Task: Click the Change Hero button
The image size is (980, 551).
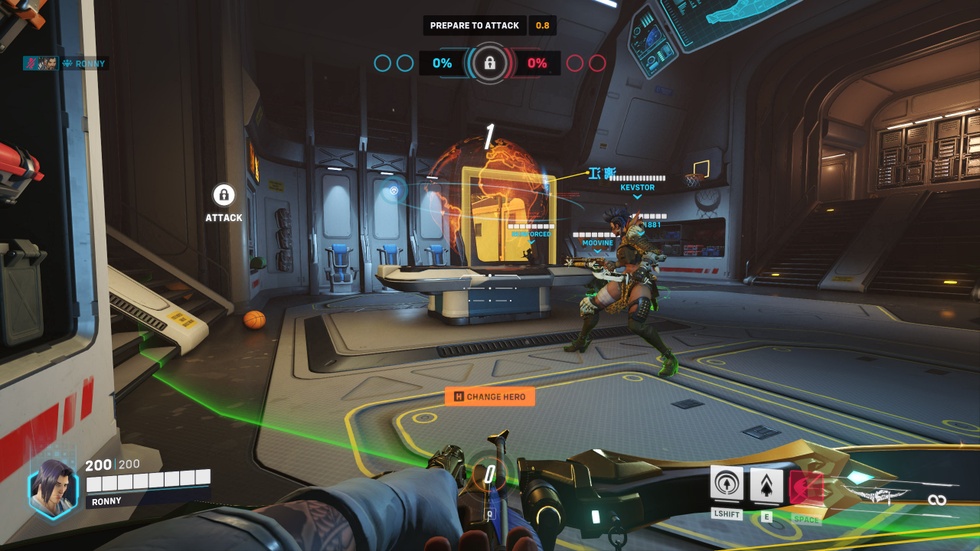Action: coord(490,397)
